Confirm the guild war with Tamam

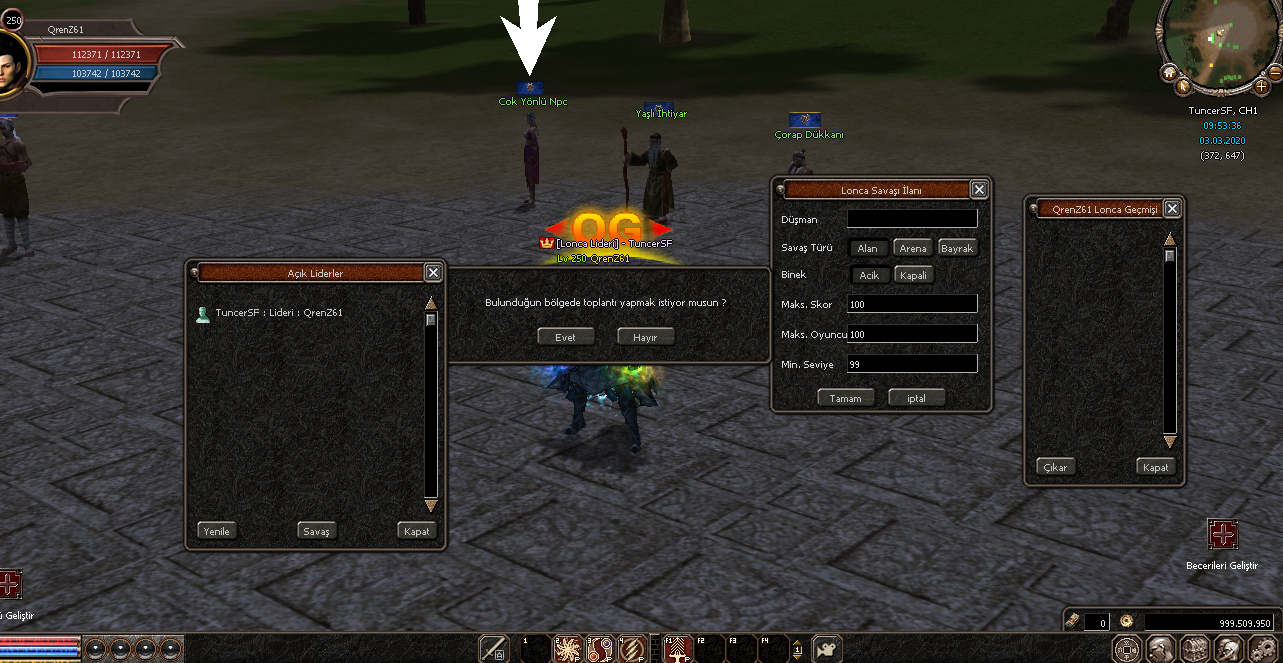[x=845, y=397]
